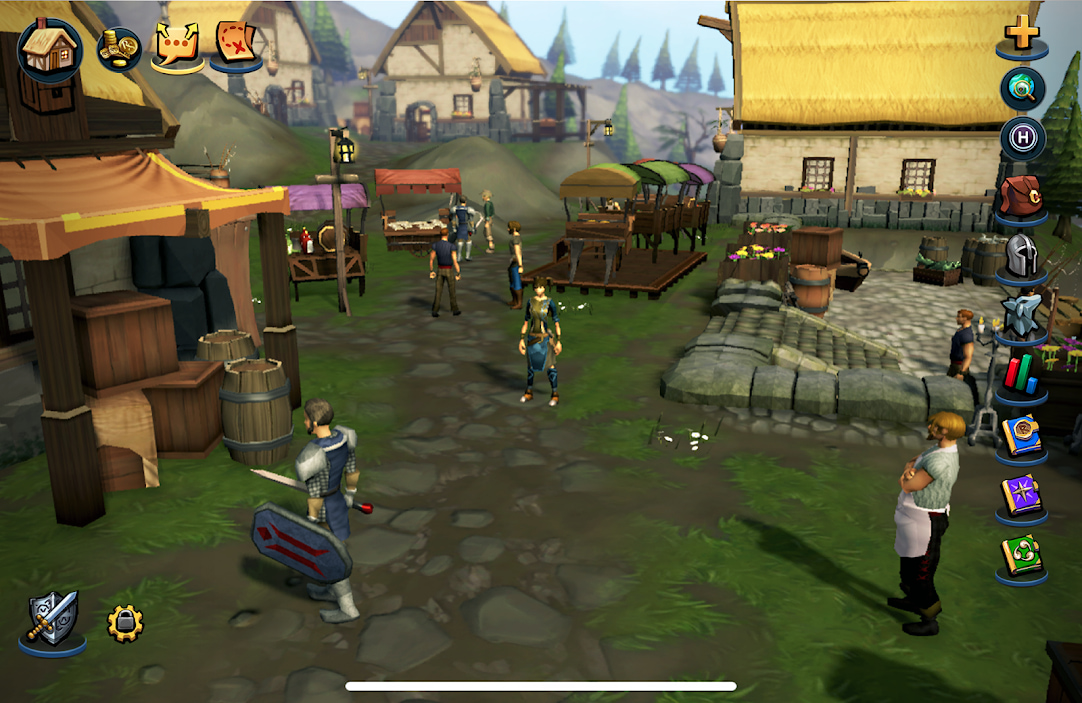1082x703 pixels.
Task: Open the treasure map scroll icon
Action: click(236, 44)
